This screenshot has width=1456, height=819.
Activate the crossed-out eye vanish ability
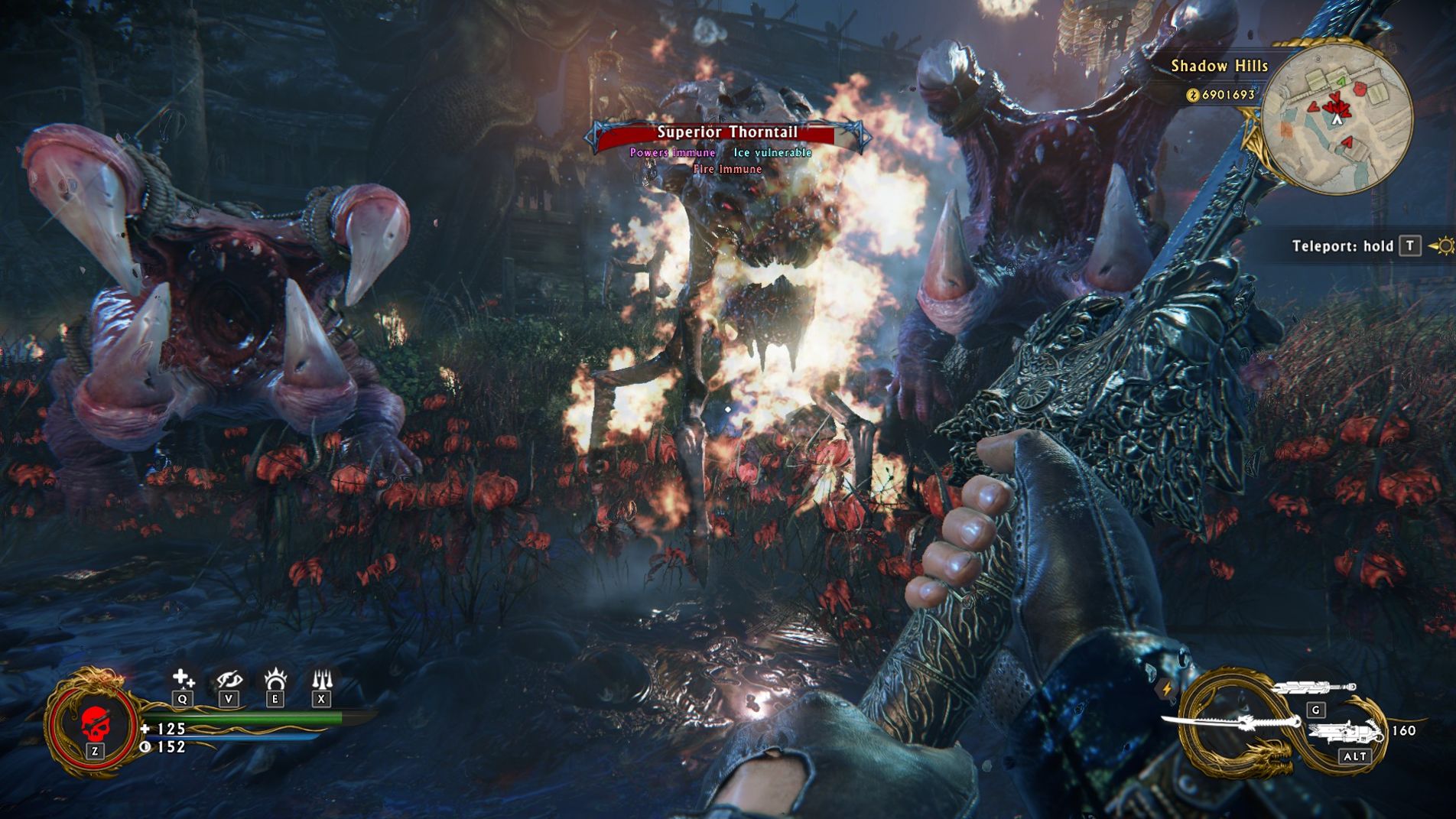click(229, 678)
